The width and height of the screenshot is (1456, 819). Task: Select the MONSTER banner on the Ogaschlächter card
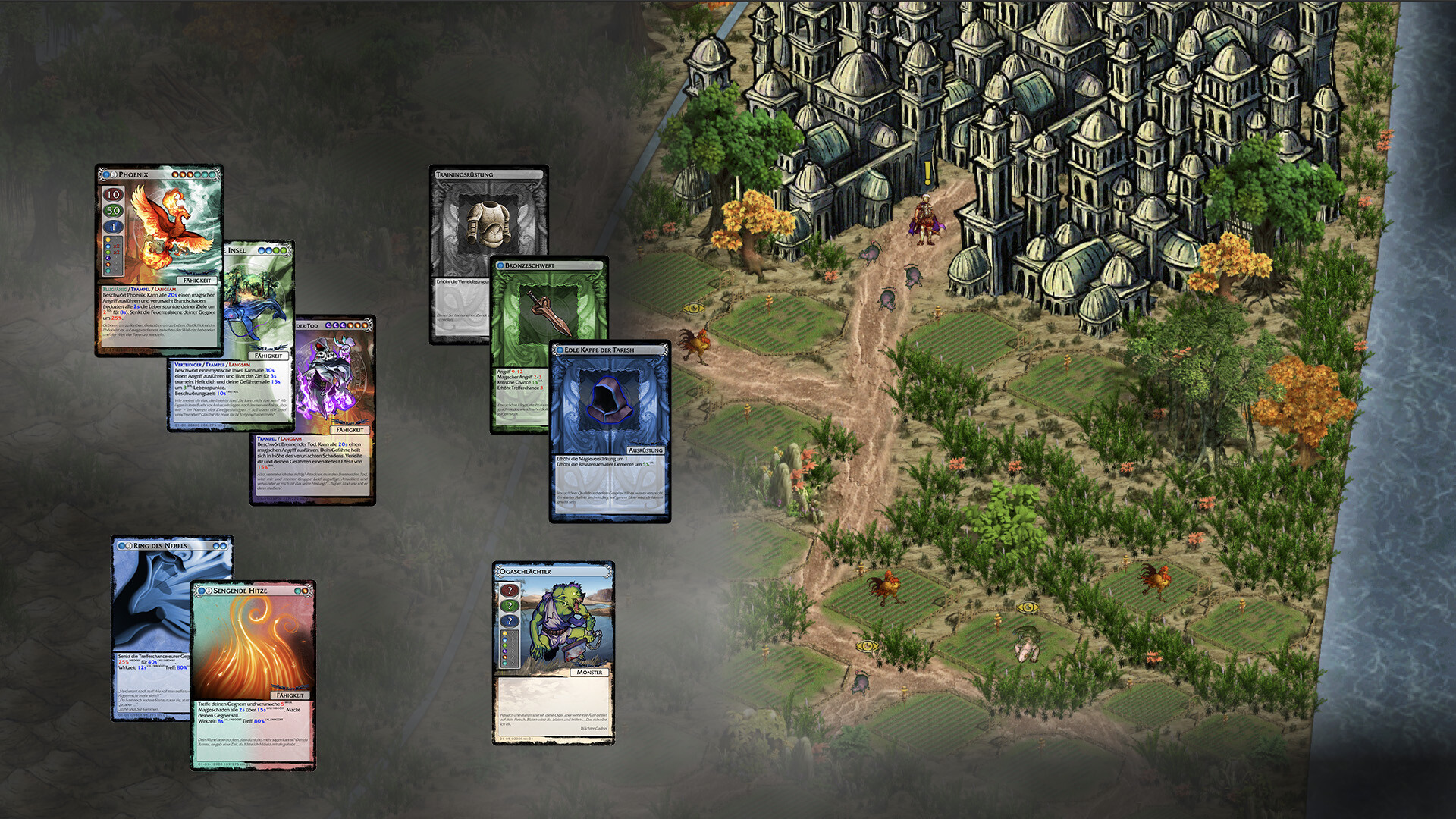pos(590,672)
